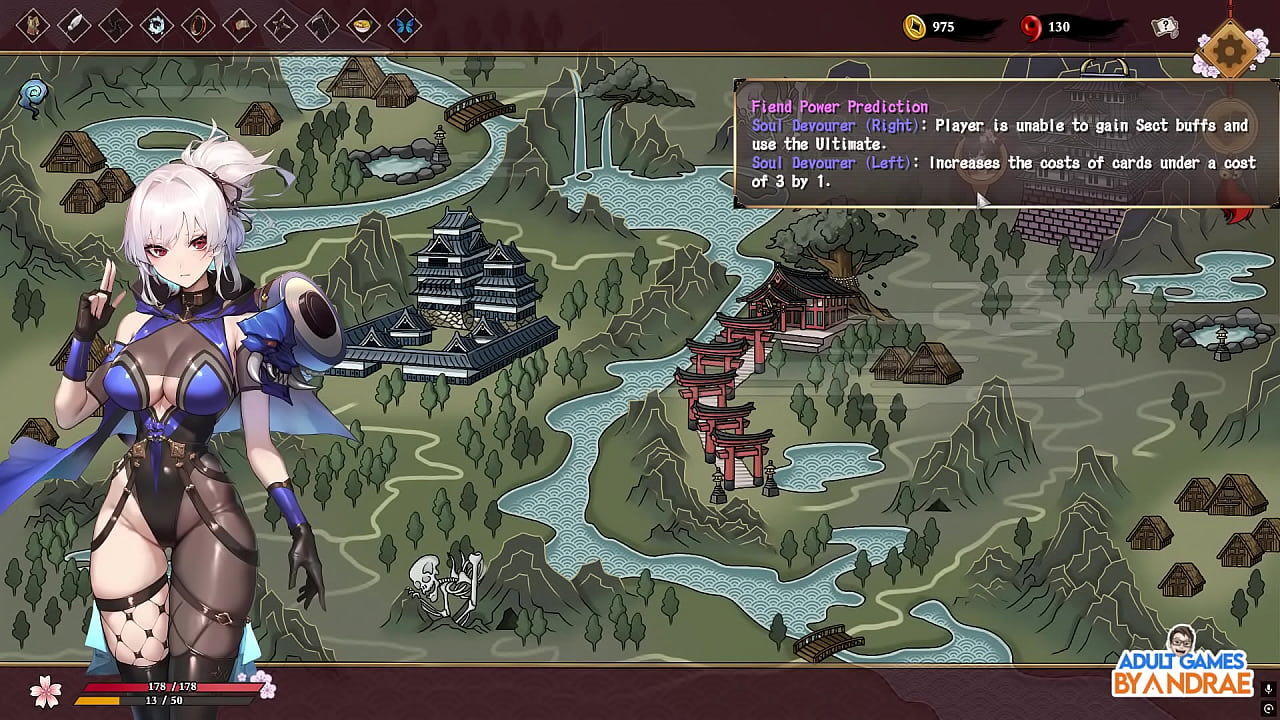
Task: Inspect the blue swirl relic in top bar
Action: coord(157,26)
